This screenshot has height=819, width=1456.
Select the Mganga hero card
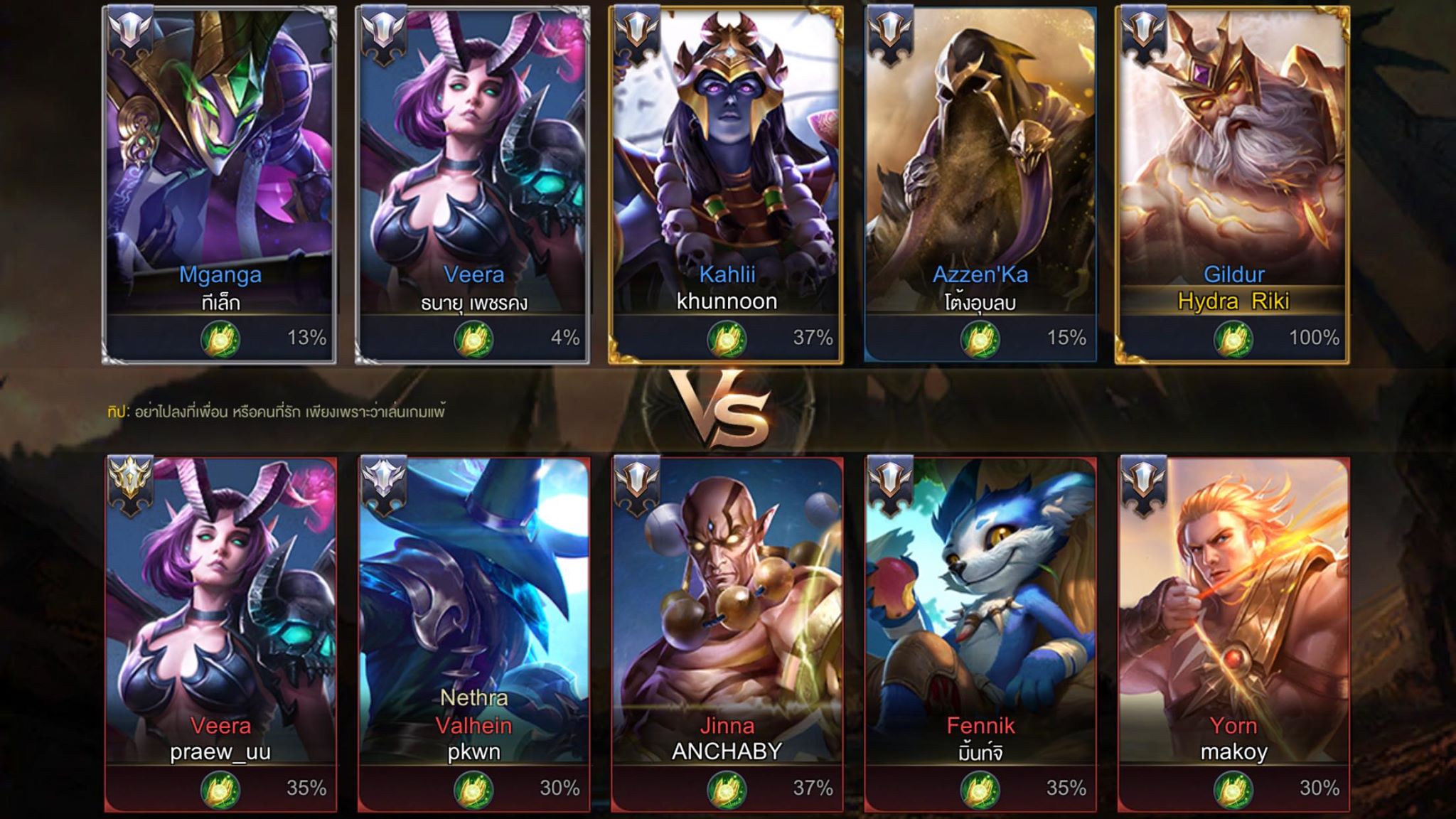click(x=220, y=185)
